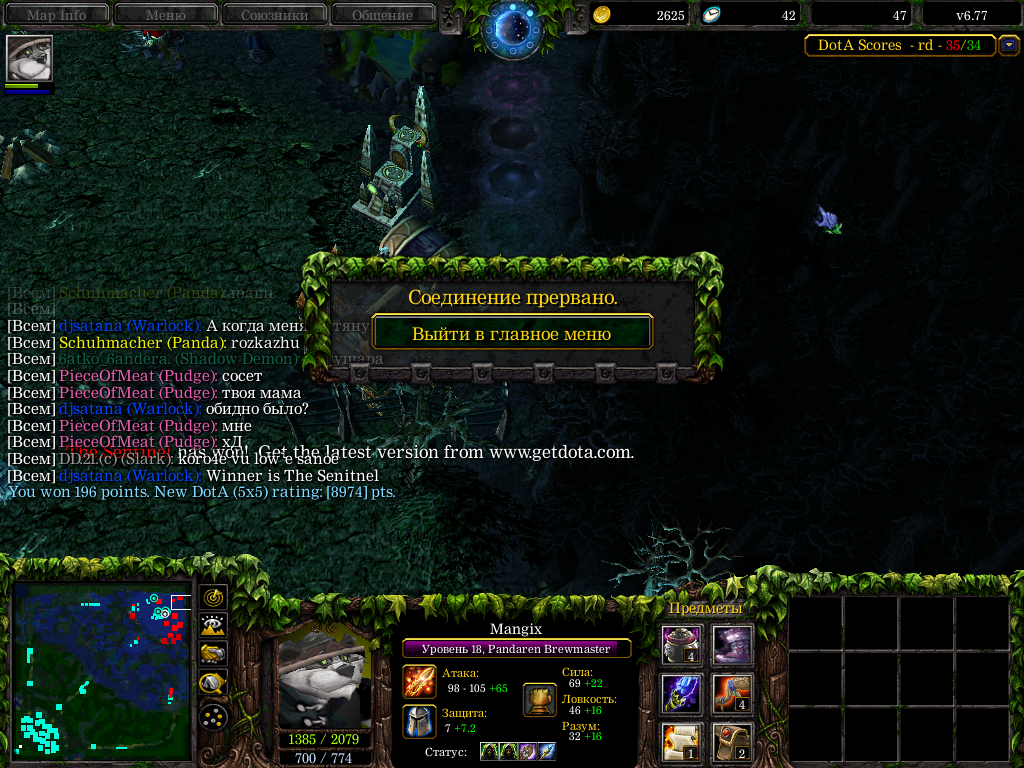
Task: Click on the minimap
Action: tap(101, 670)
